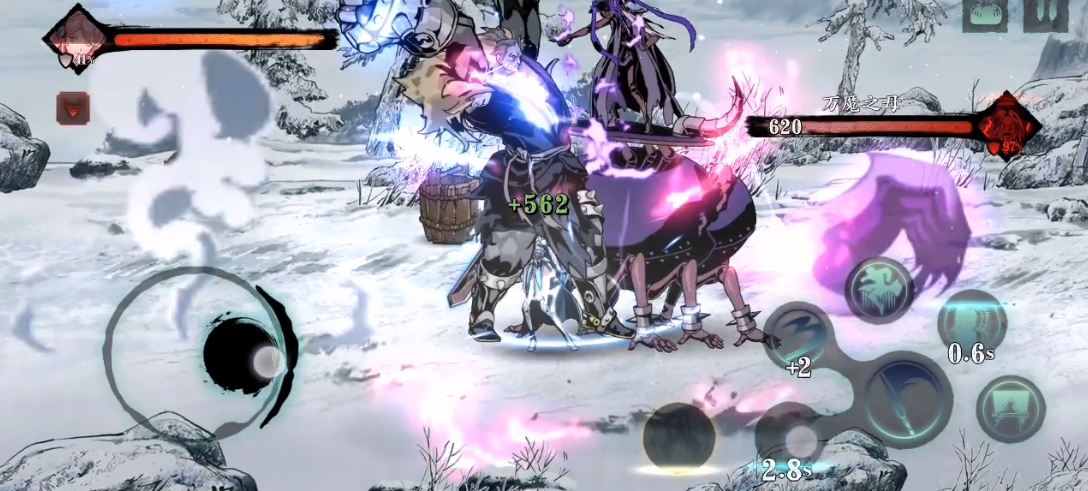Trigger the dripping claw skill icon
1088x491 pixels.
point(880,288)
